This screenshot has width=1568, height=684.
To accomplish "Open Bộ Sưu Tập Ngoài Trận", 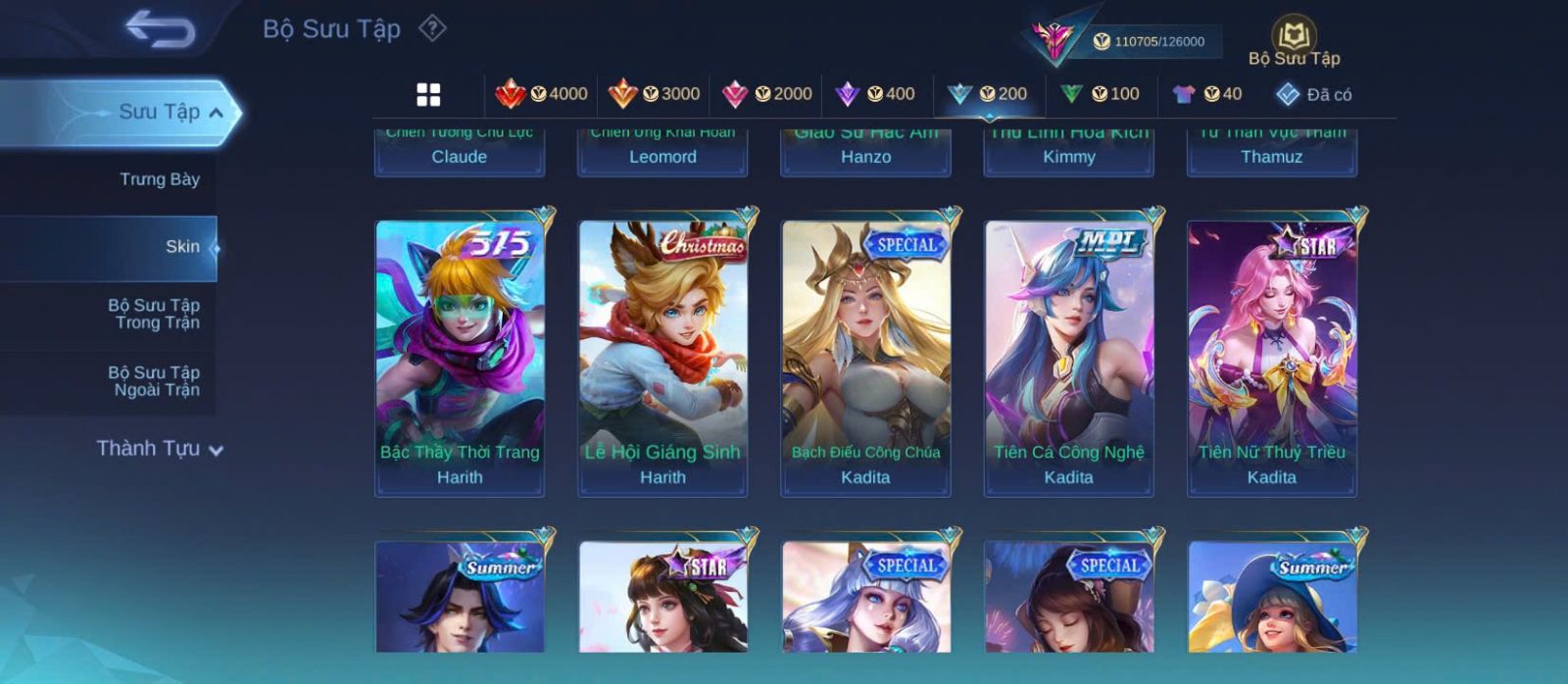I will (154, 381).
